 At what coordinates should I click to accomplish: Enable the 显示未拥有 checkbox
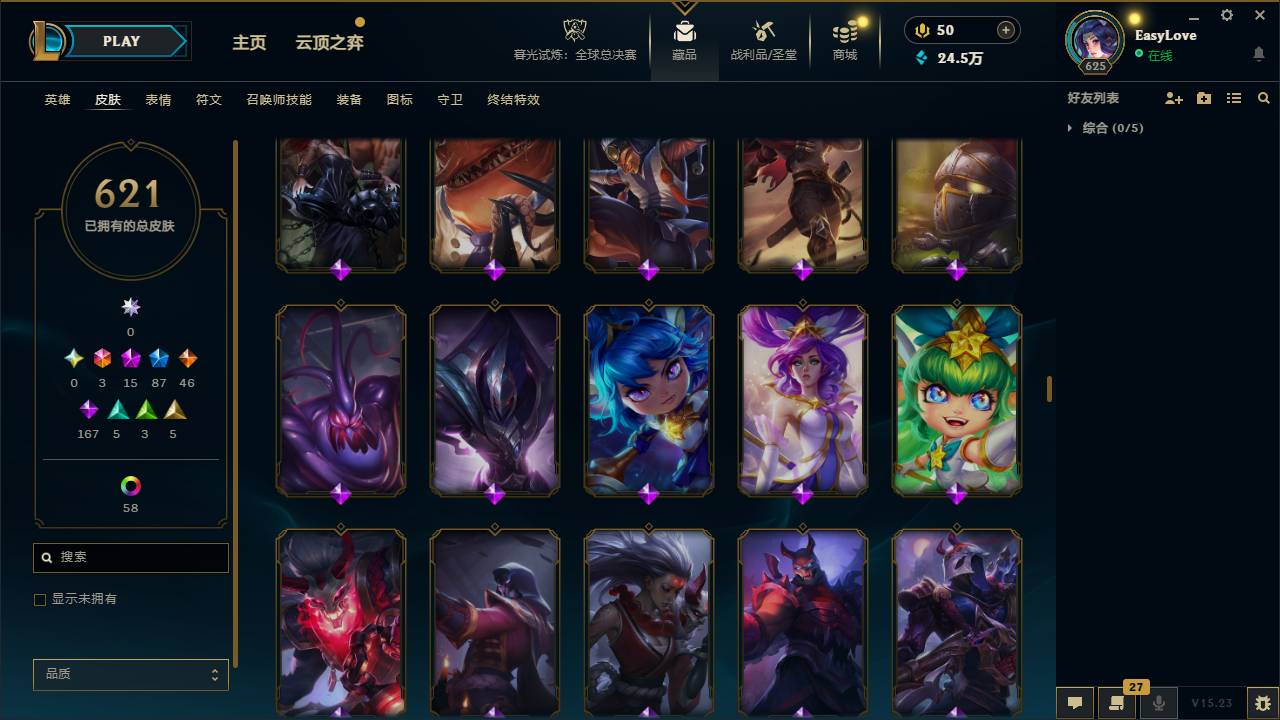click(40, 600)
